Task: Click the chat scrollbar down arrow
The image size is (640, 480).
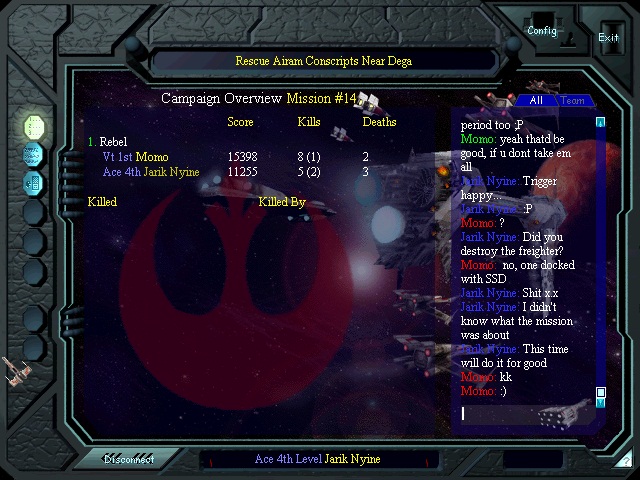Action: tap(601, 402)
